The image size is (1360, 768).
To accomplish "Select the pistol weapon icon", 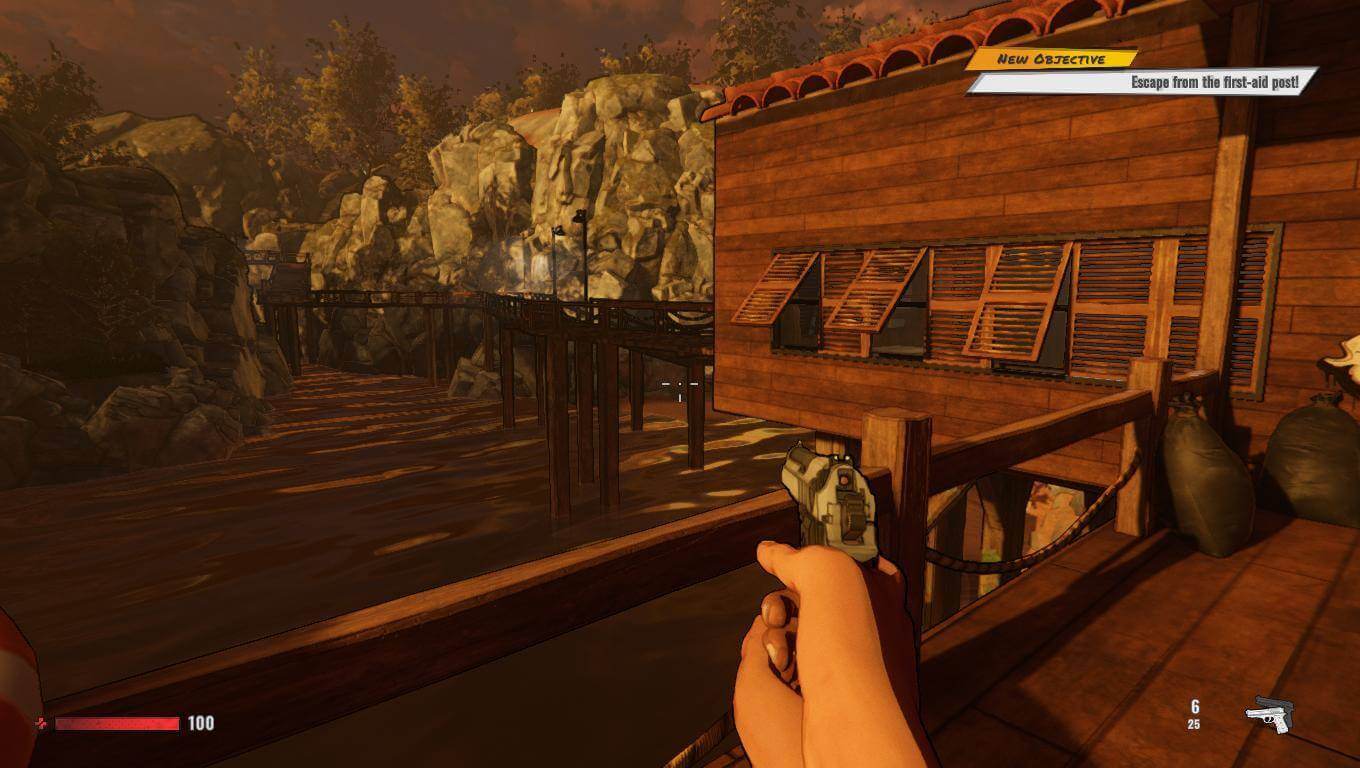I will 1267,714.
